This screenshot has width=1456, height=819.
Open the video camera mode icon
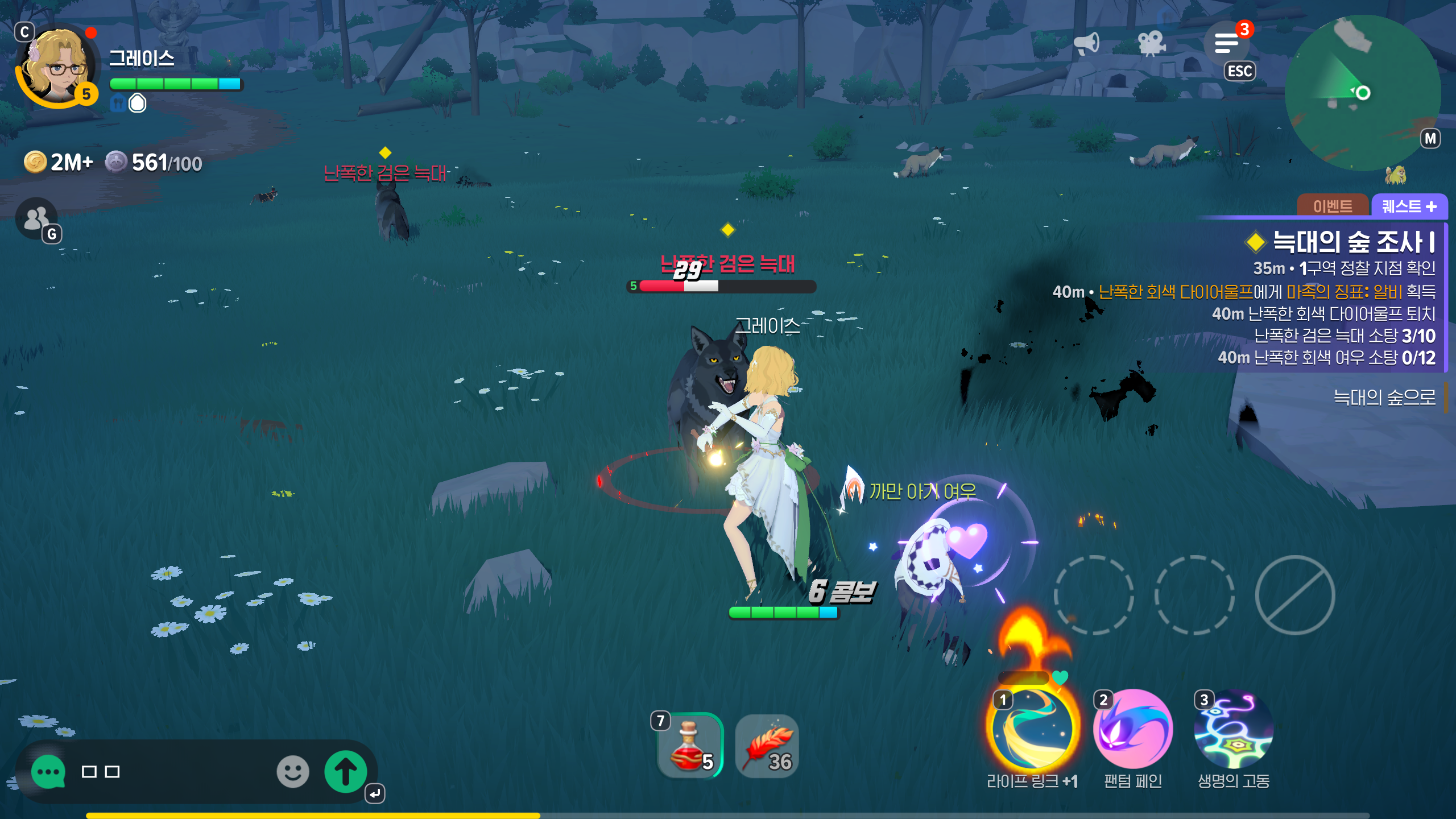click(x=1151, y=43)
